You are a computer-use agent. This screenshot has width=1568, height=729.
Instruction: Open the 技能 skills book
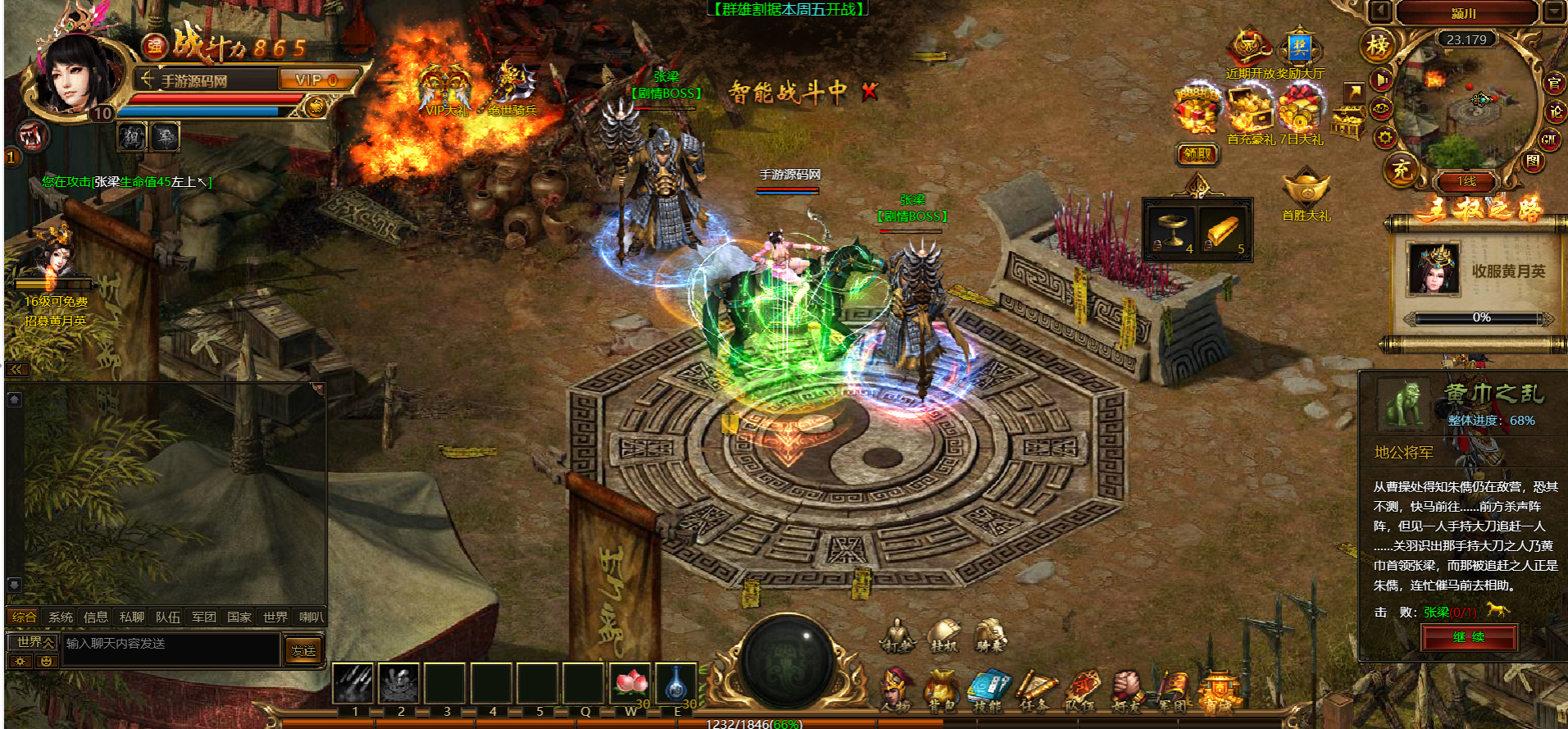pos(988,689)
